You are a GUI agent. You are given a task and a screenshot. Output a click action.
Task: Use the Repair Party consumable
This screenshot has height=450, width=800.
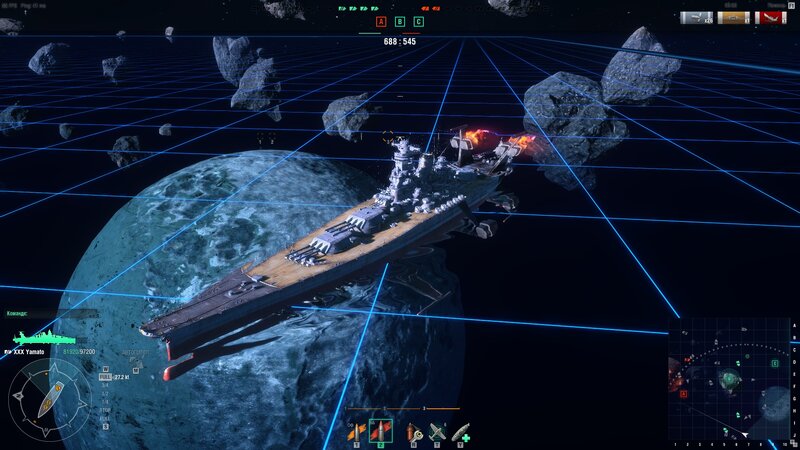coord(461,431)
